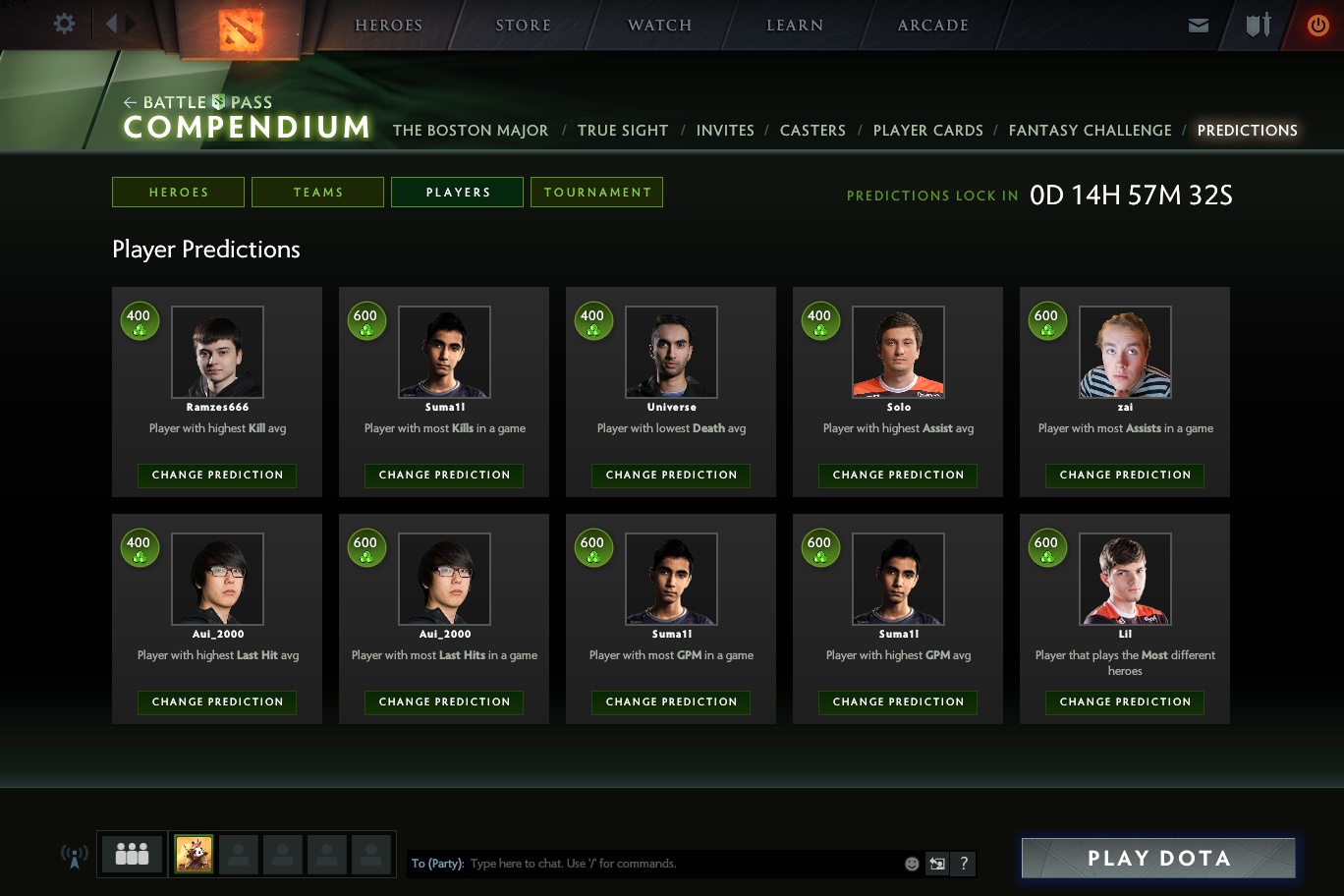1344x896 pixels.
Task: Open the chat channel switcher icon beside the smiley
Action: 936,864
